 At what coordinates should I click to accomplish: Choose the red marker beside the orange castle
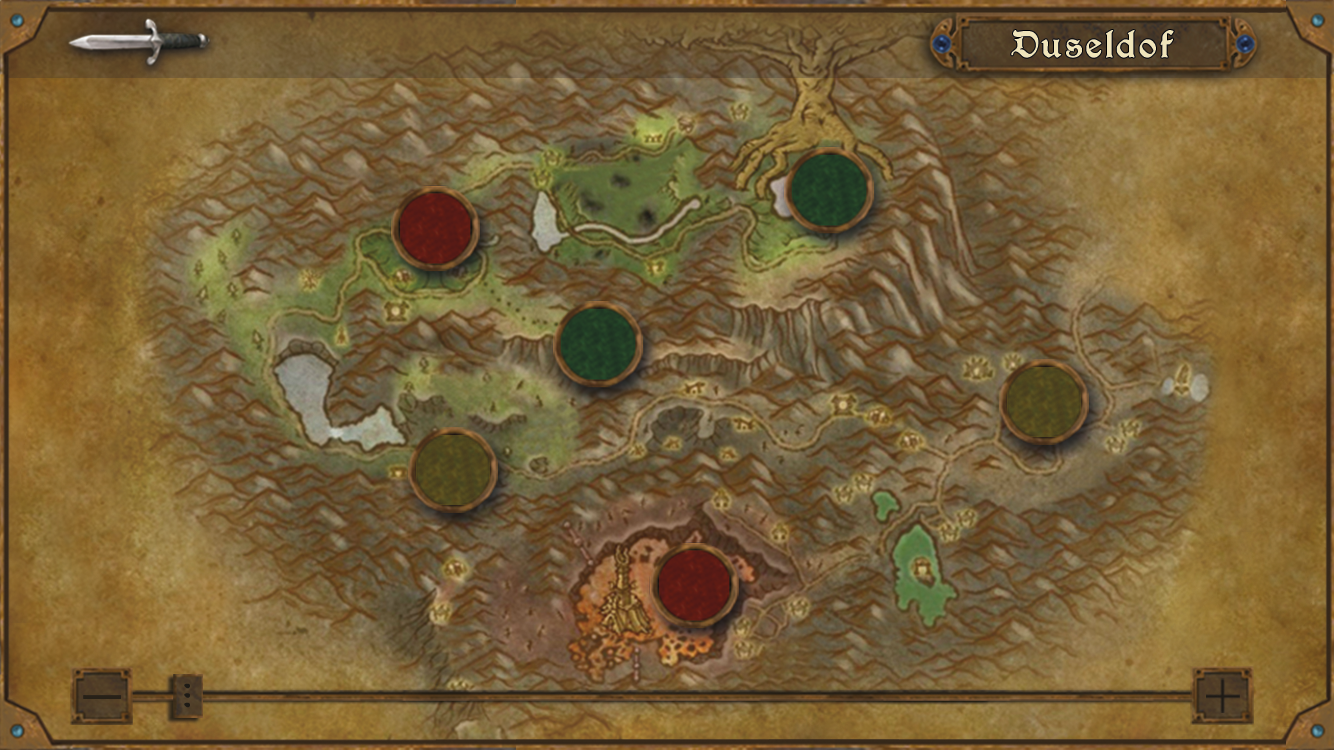(695, 585)
